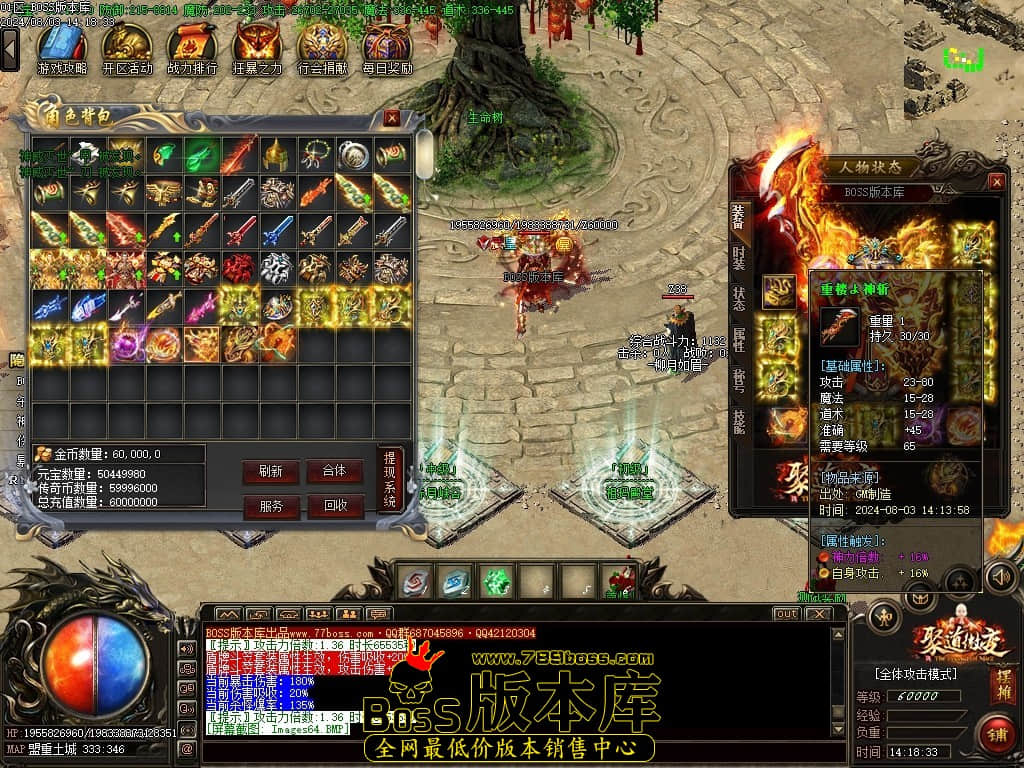The height and width of the screenshot is (768, 1024).
Task: Claim the 每日奖励 daily reward icon
Action: (387, 47)
